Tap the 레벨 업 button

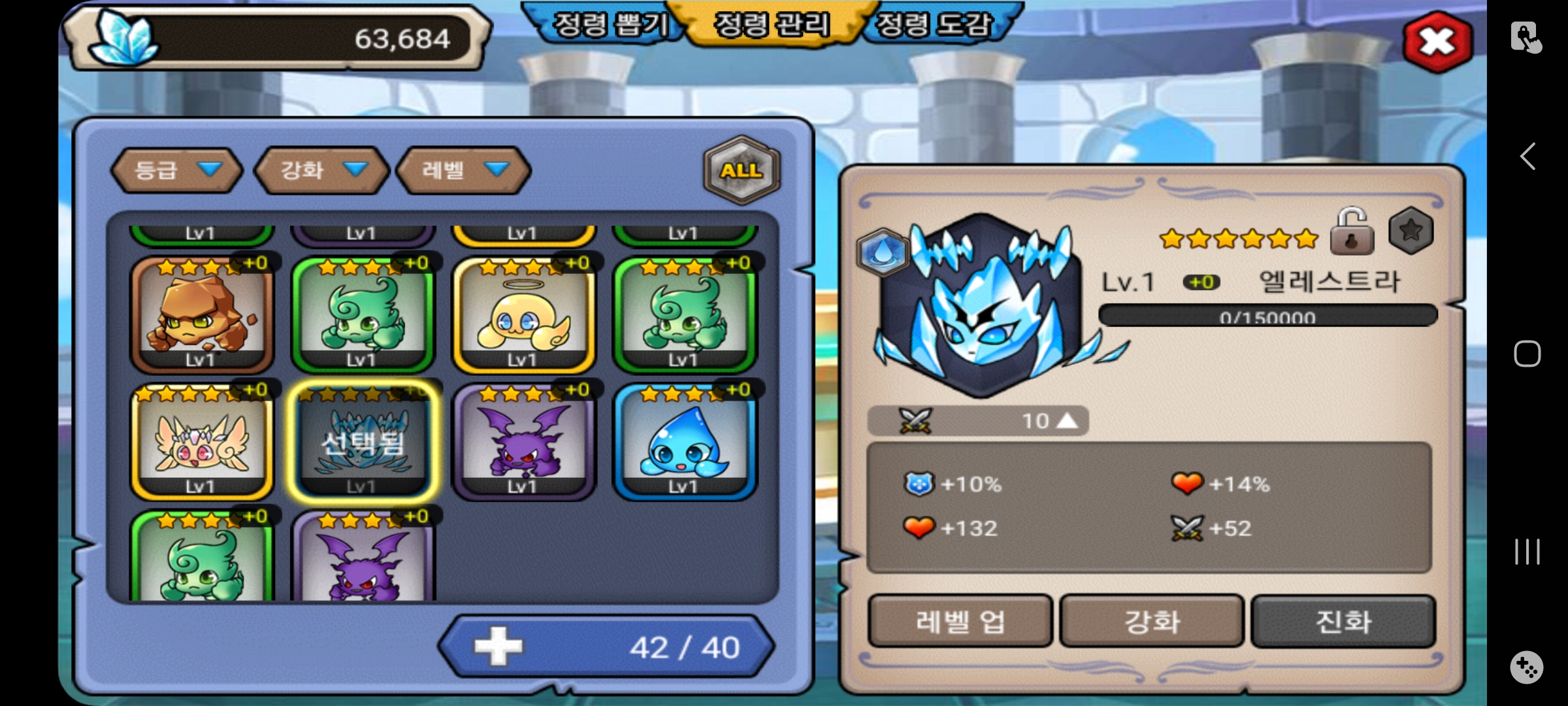[x=960, y=621]
